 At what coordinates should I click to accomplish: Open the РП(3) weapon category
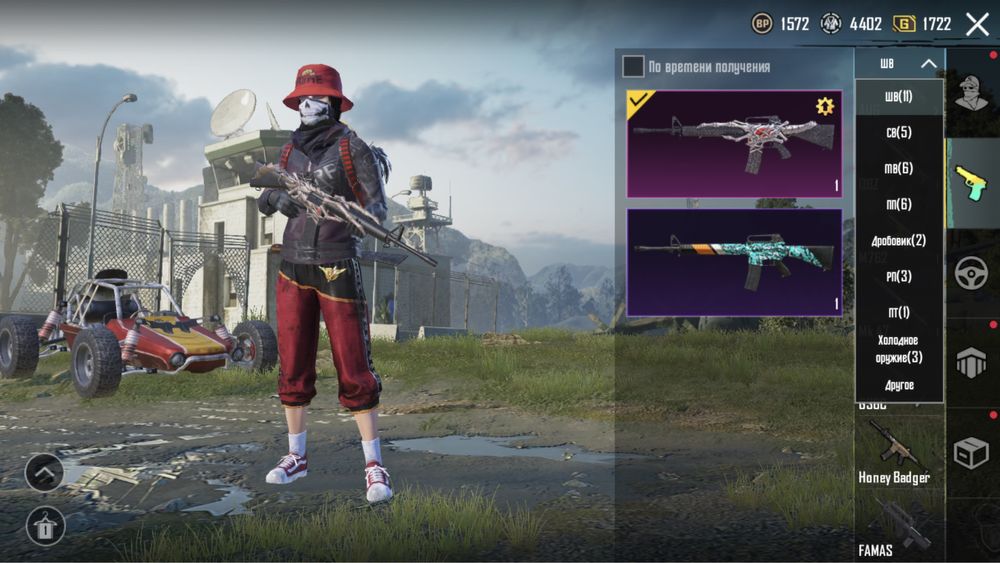point(899,277)
